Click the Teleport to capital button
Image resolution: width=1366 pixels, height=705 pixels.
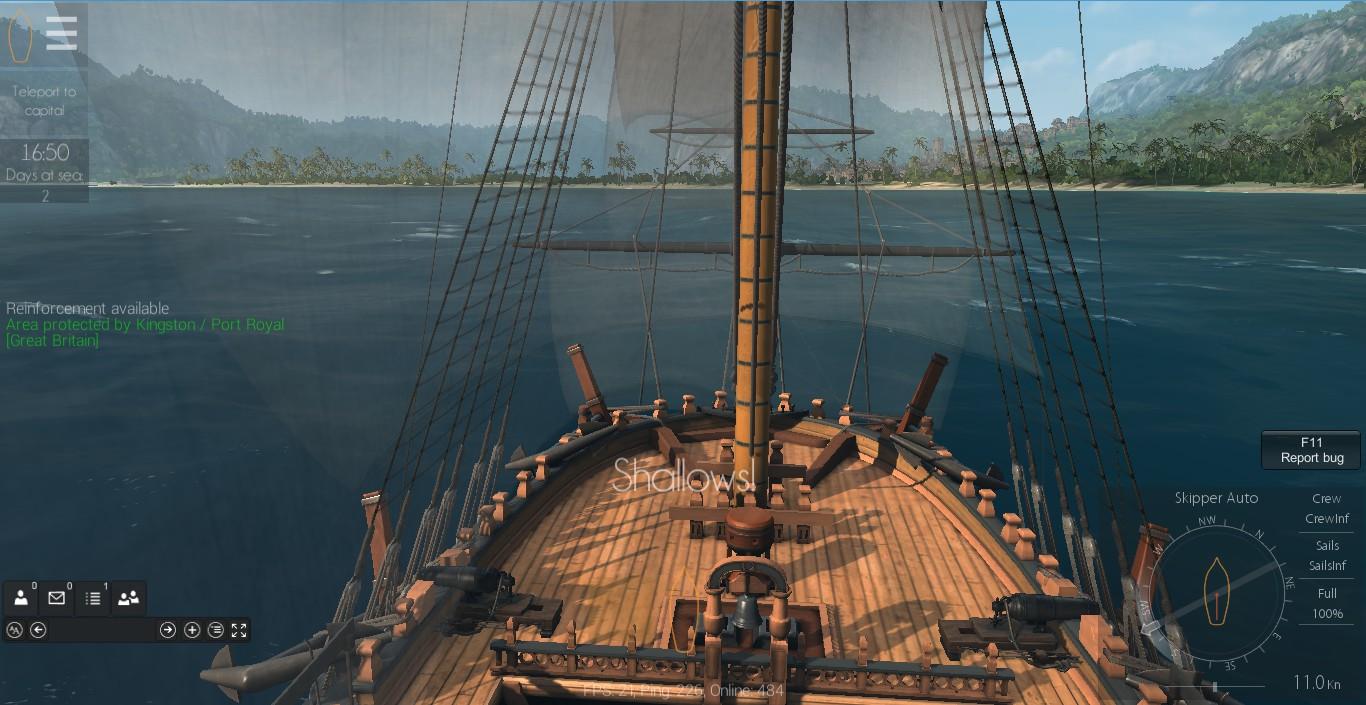[x=44, y=101]
